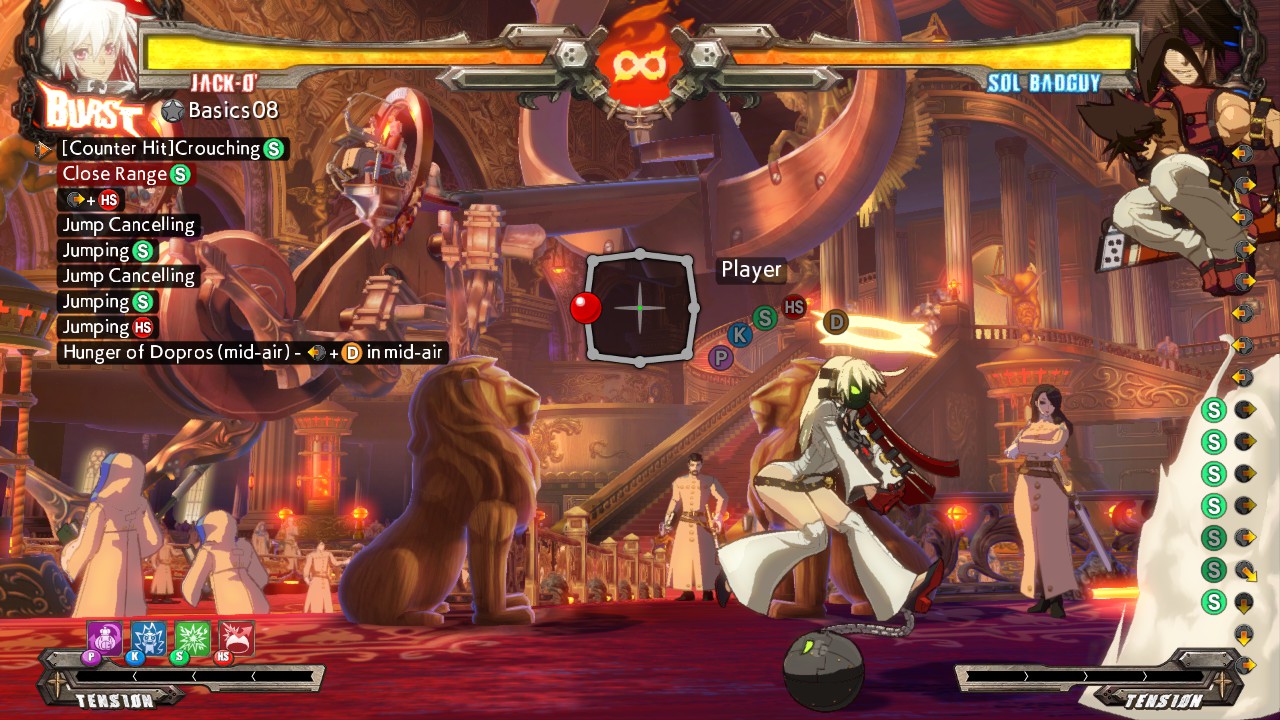The width and height of the screenshot is (1280, 720).
Task: Activate the green explosion S command icon
Action: coord(193,638)
